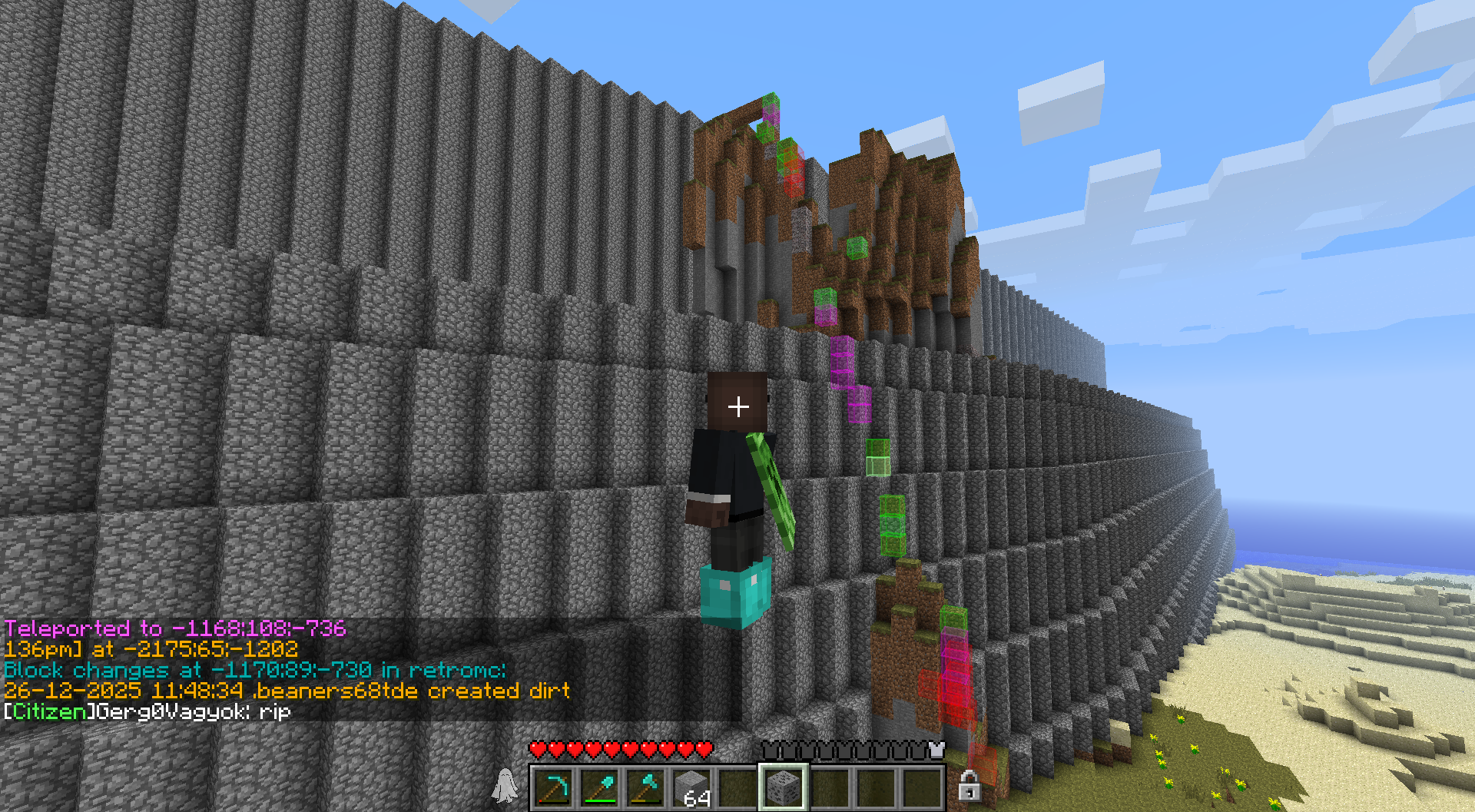The image size is (1475, 812).
Task: Choose the stone stack of 64
Action: (691, 787)
